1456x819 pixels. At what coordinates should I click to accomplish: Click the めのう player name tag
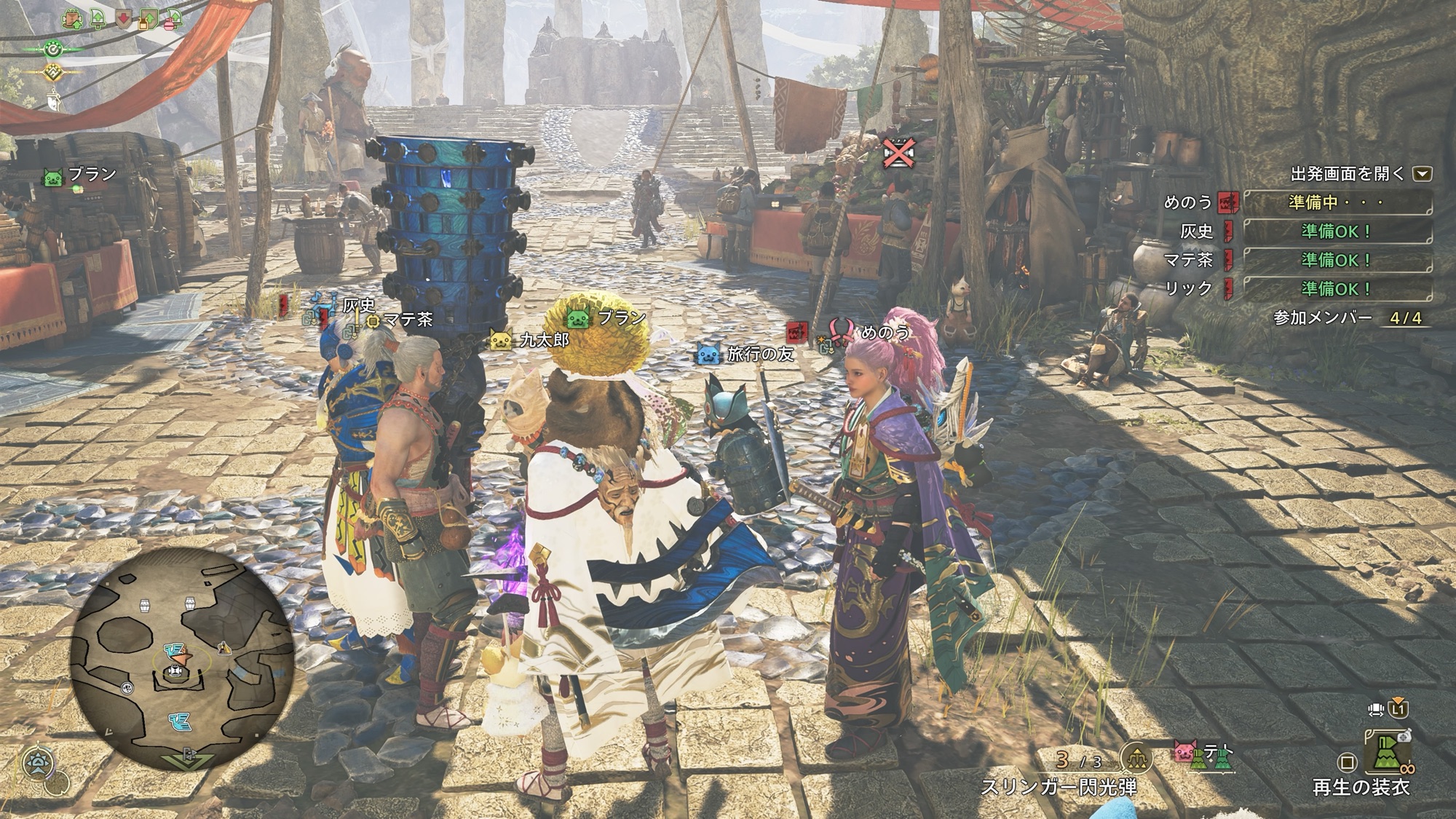coord(884,333)
